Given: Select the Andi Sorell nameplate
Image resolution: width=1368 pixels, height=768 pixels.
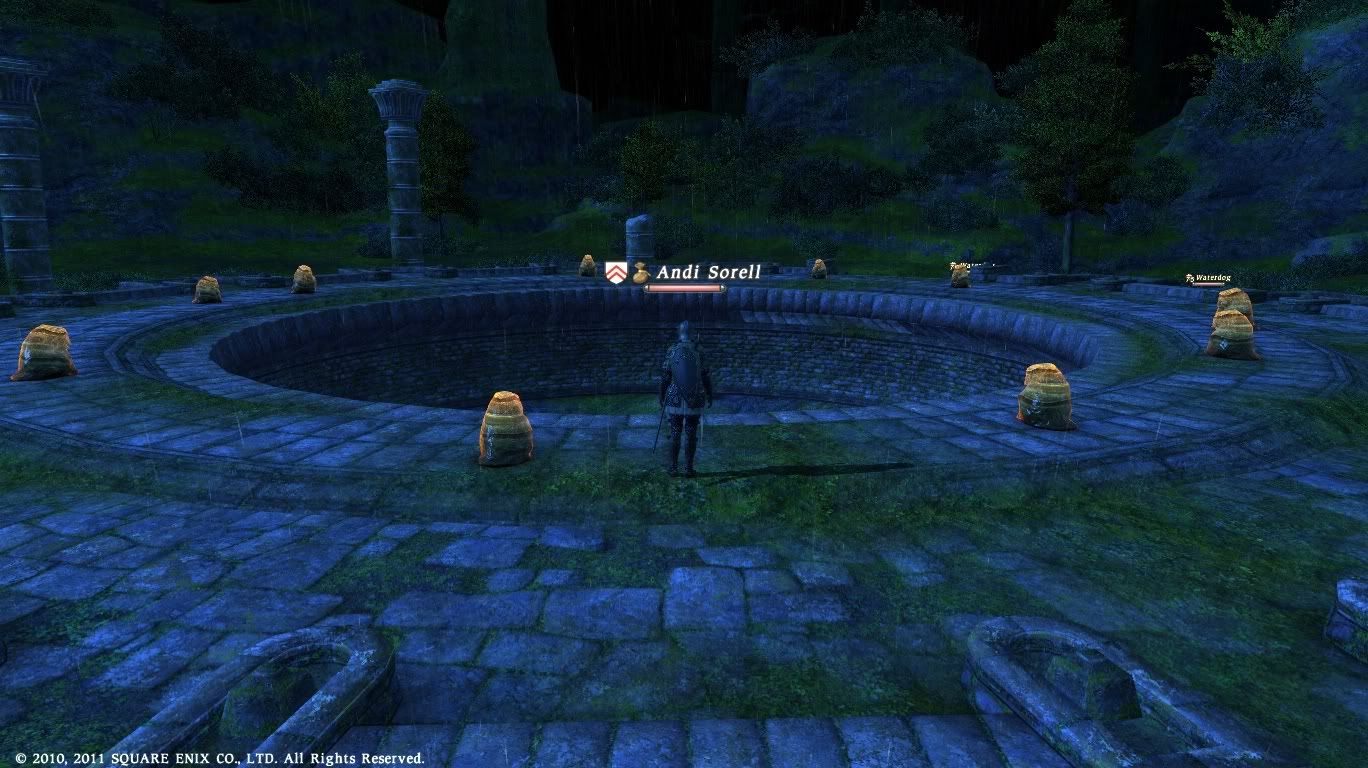Looking at the screenshot, I should point(708,272).
